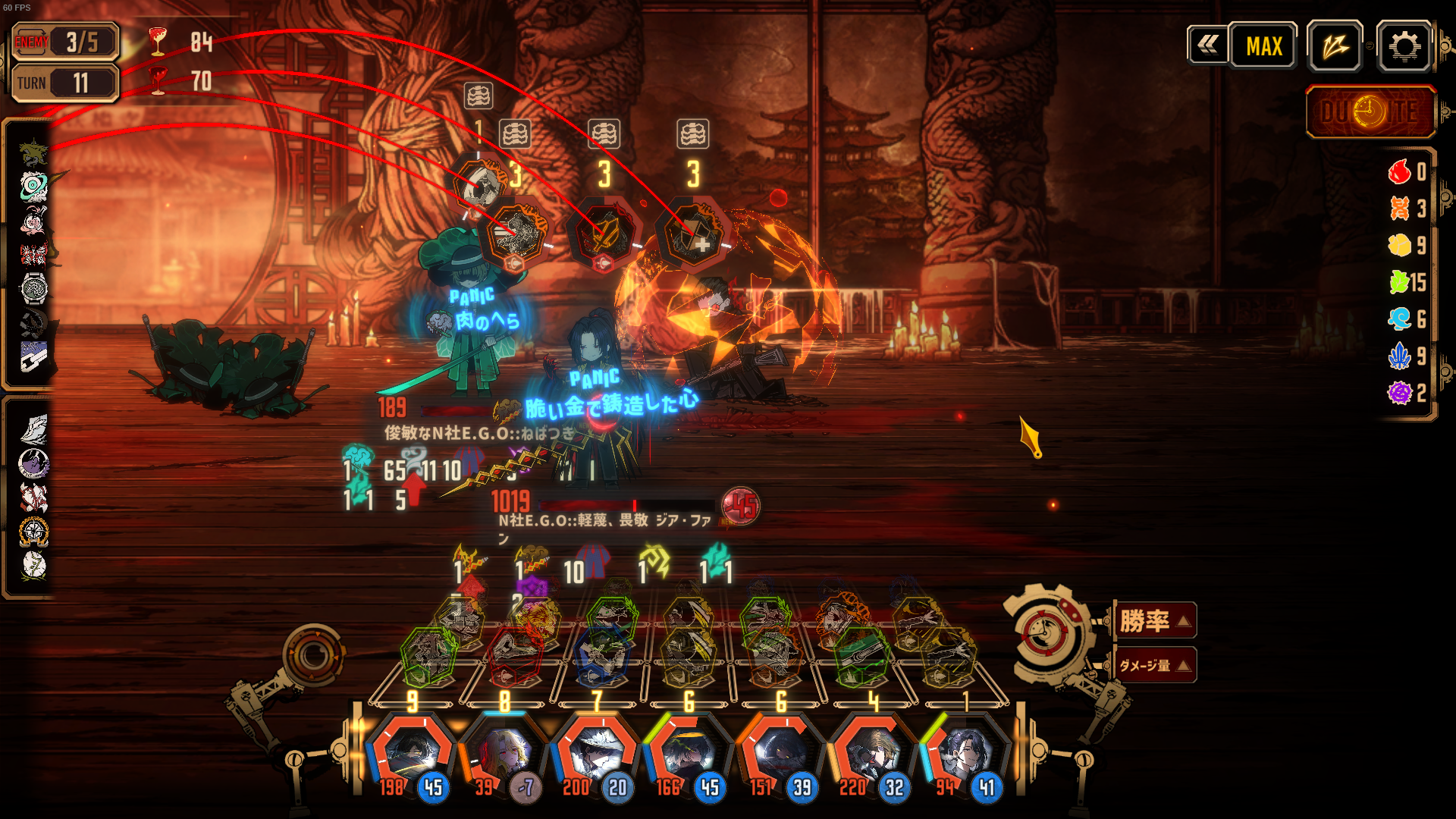Inspect the cracked egg E.G.O gift icon

point(33,565)
